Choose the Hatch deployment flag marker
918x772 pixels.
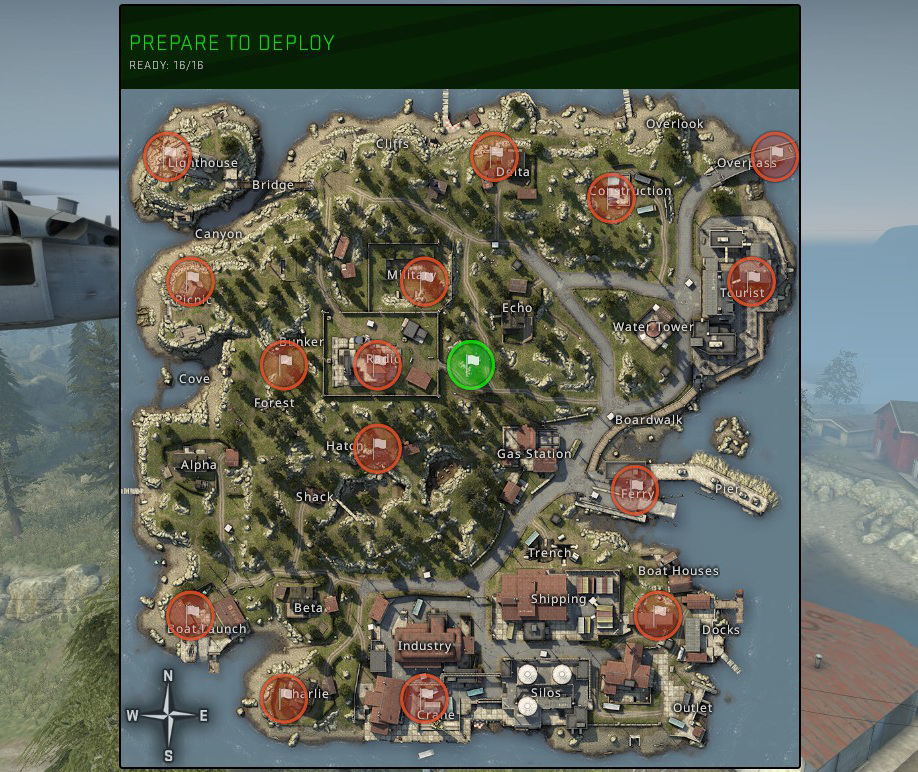[x=377, y=448]
